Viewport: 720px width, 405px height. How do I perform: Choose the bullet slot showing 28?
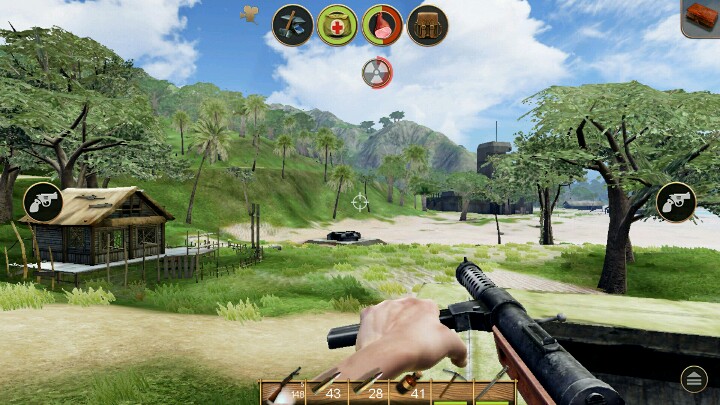coord(369,392)
